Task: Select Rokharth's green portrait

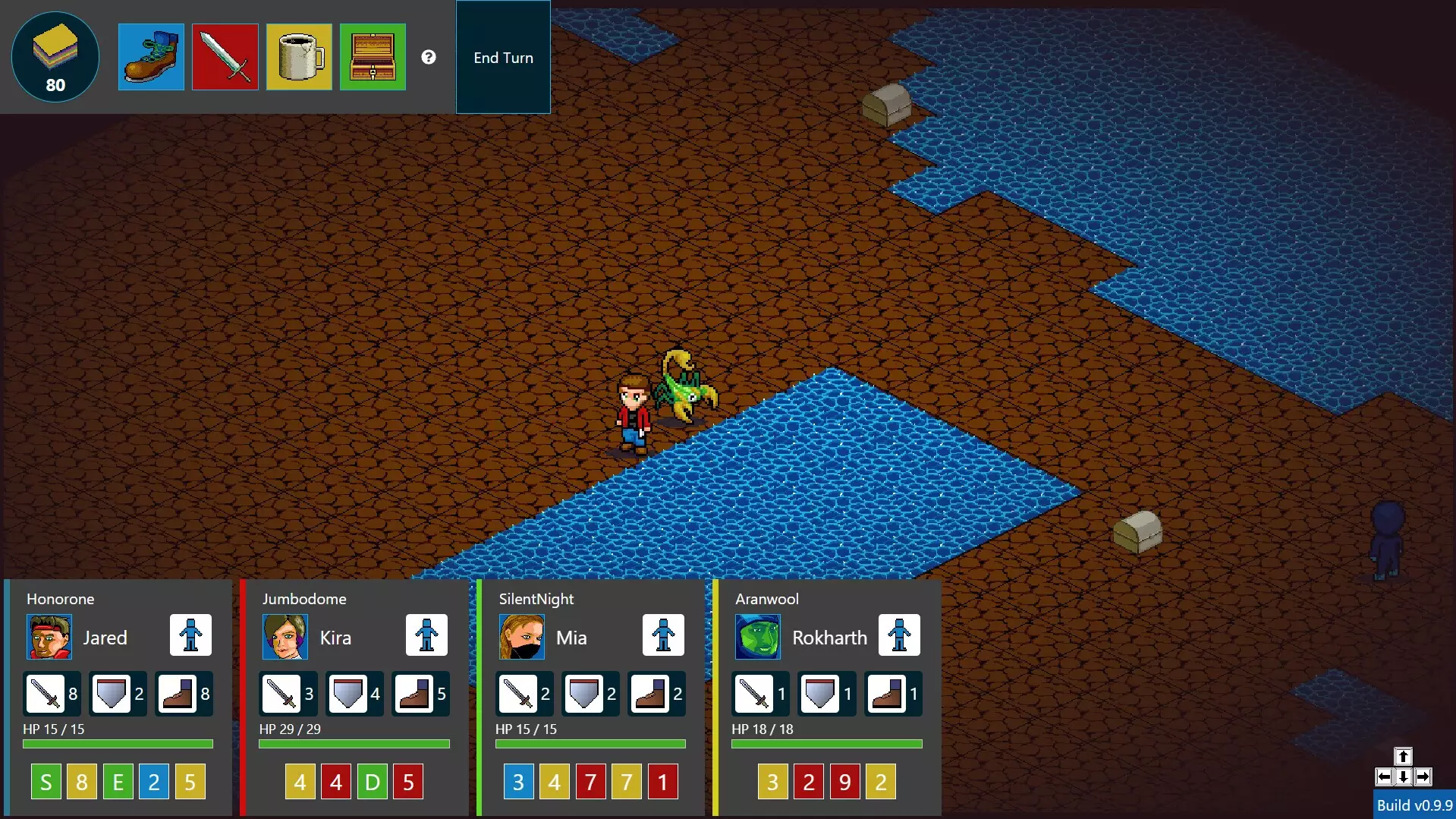Action: coord(758,637)
